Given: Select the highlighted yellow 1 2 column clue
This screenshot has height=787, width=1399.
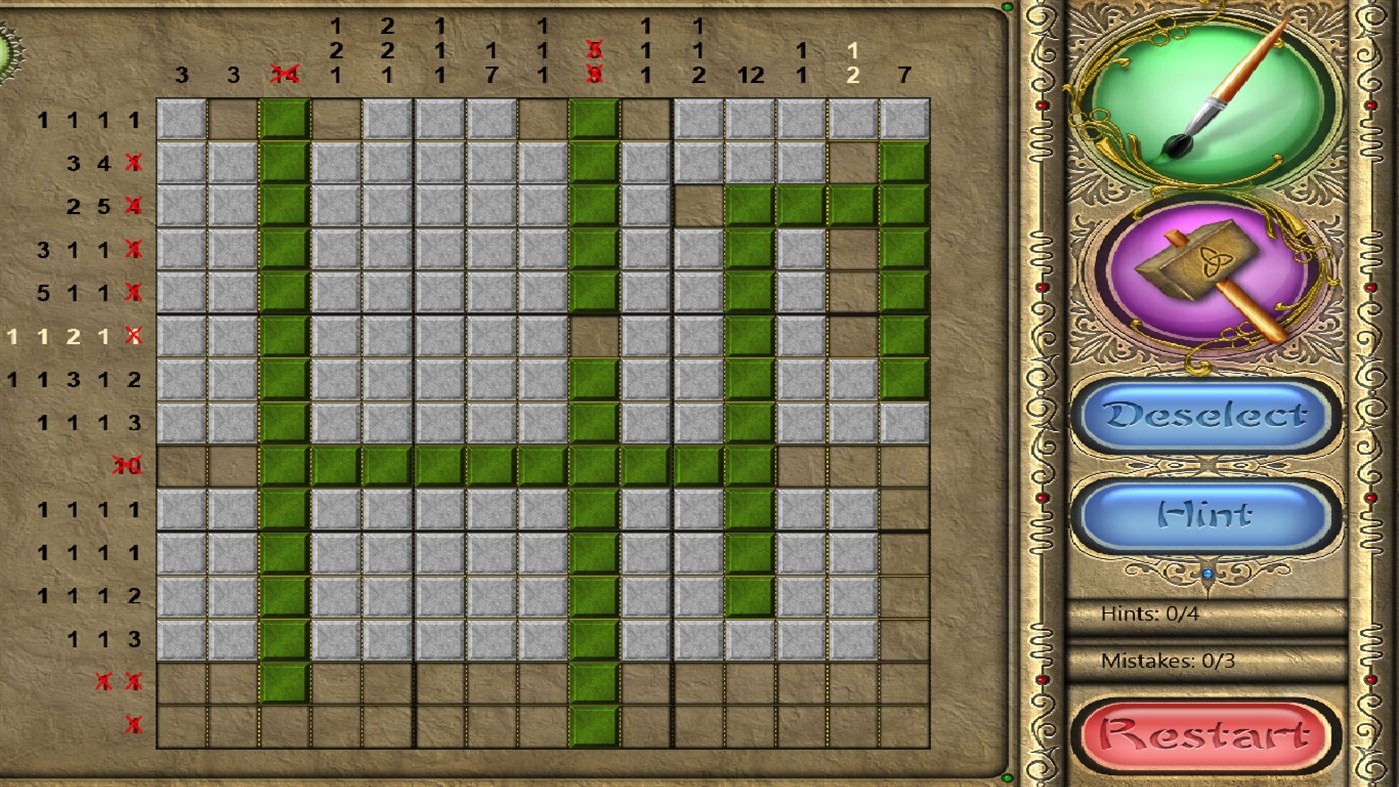Looking at the screenshot, I should click(855, 60).
